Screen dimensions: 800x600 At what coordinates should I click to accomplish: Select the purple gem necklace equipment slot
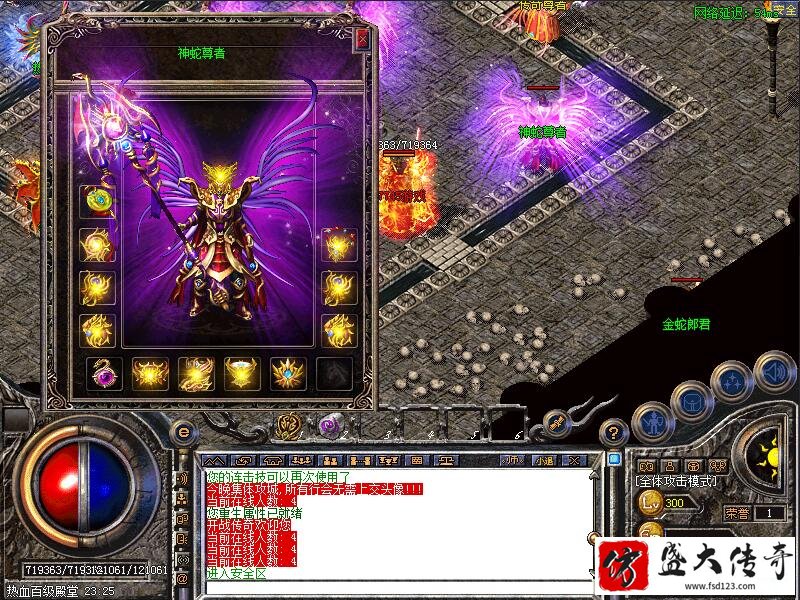click(x=103, y=373)
